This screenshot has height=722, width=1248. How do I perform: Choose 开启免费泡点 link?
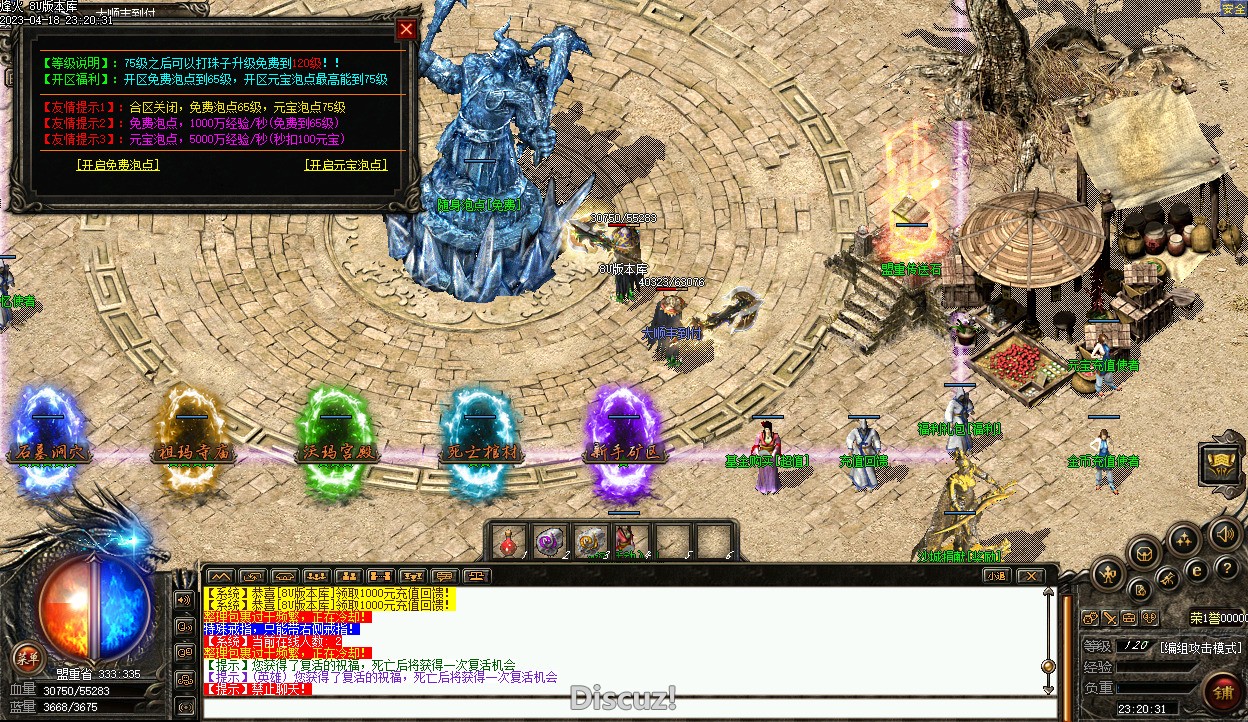[118, 165]
